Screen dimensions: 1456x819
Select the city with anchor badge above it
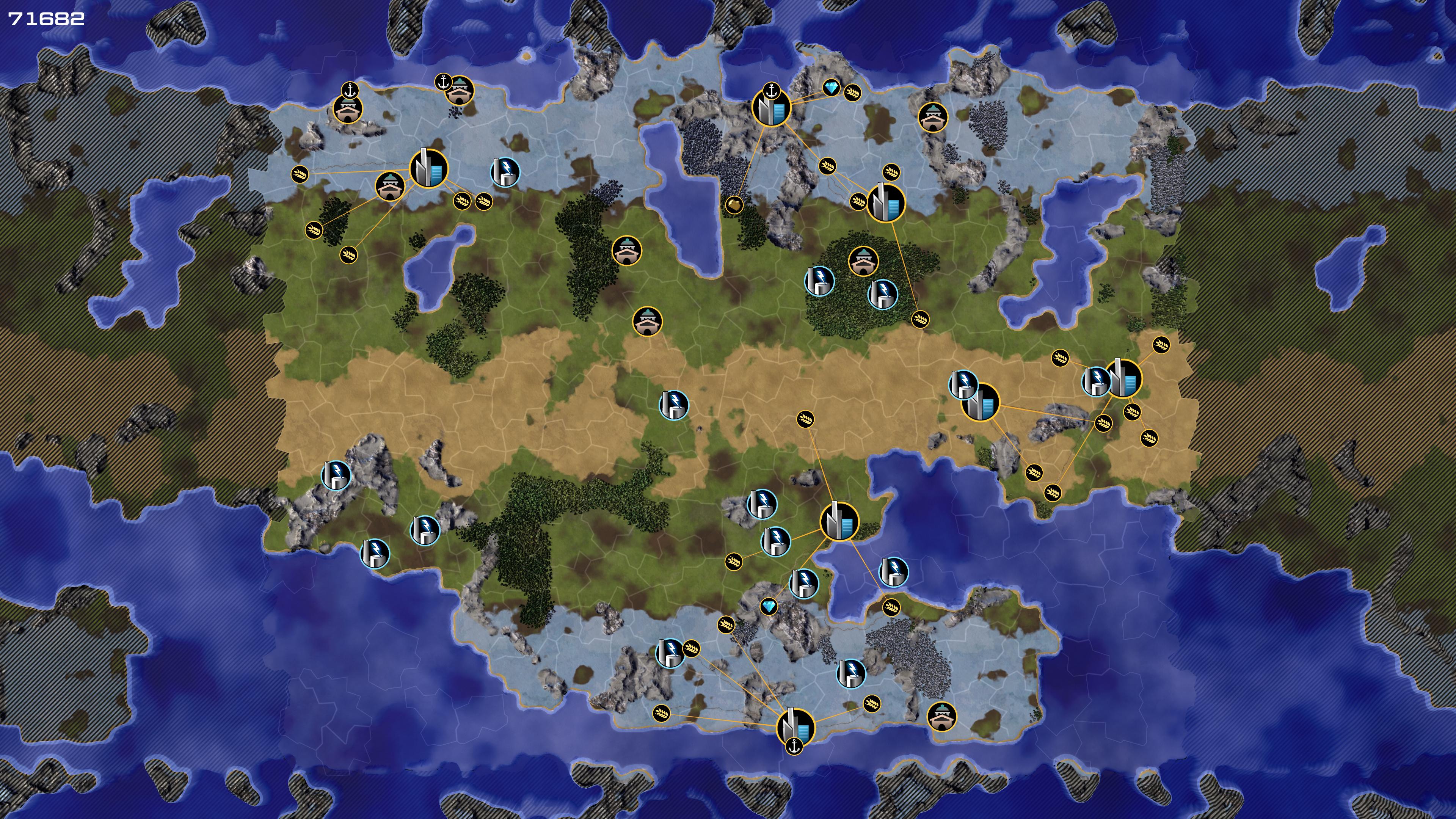click(x=771, y=108)
